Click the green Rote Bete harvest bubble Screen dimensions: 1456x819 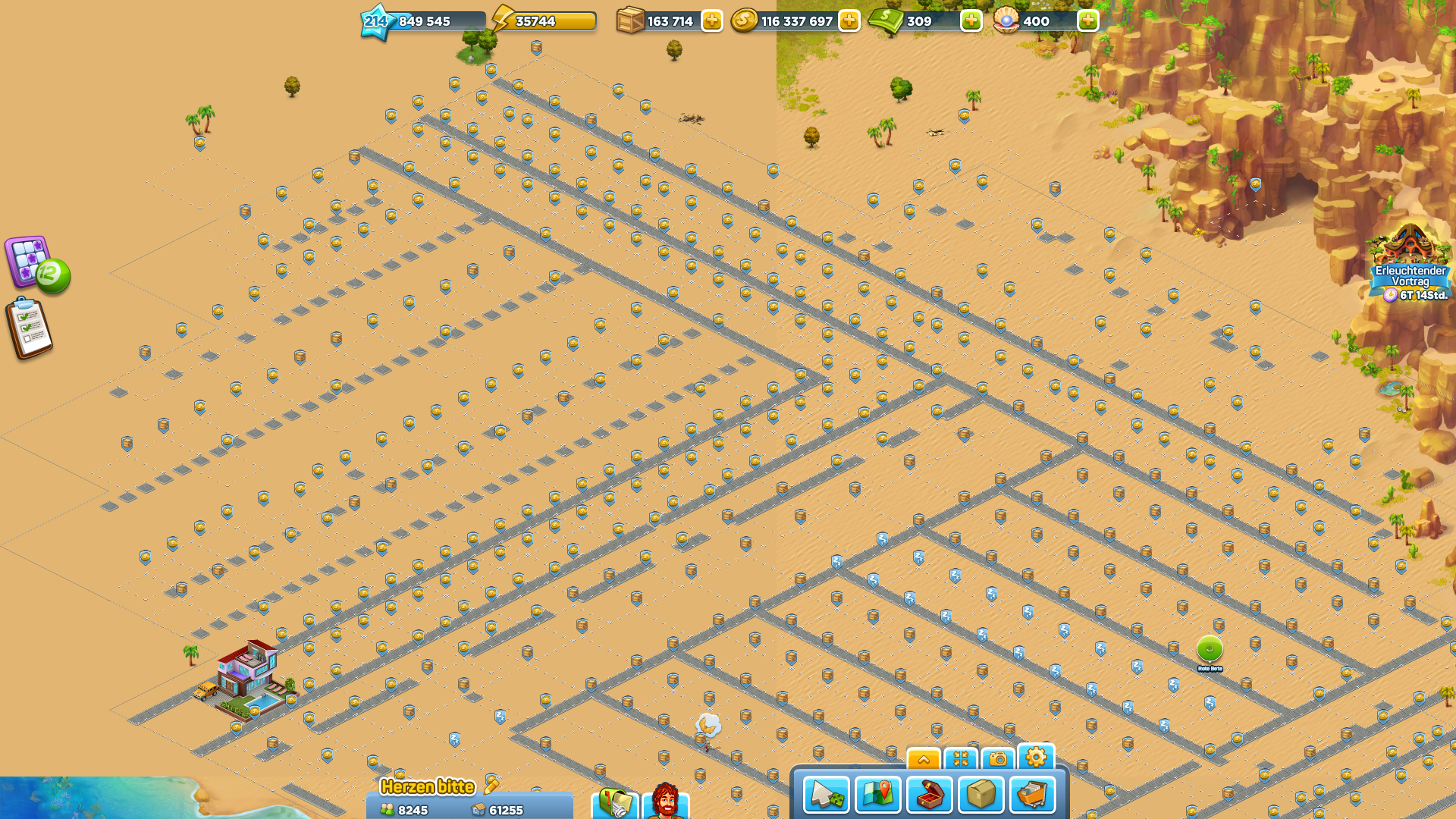click(1210, 648)
